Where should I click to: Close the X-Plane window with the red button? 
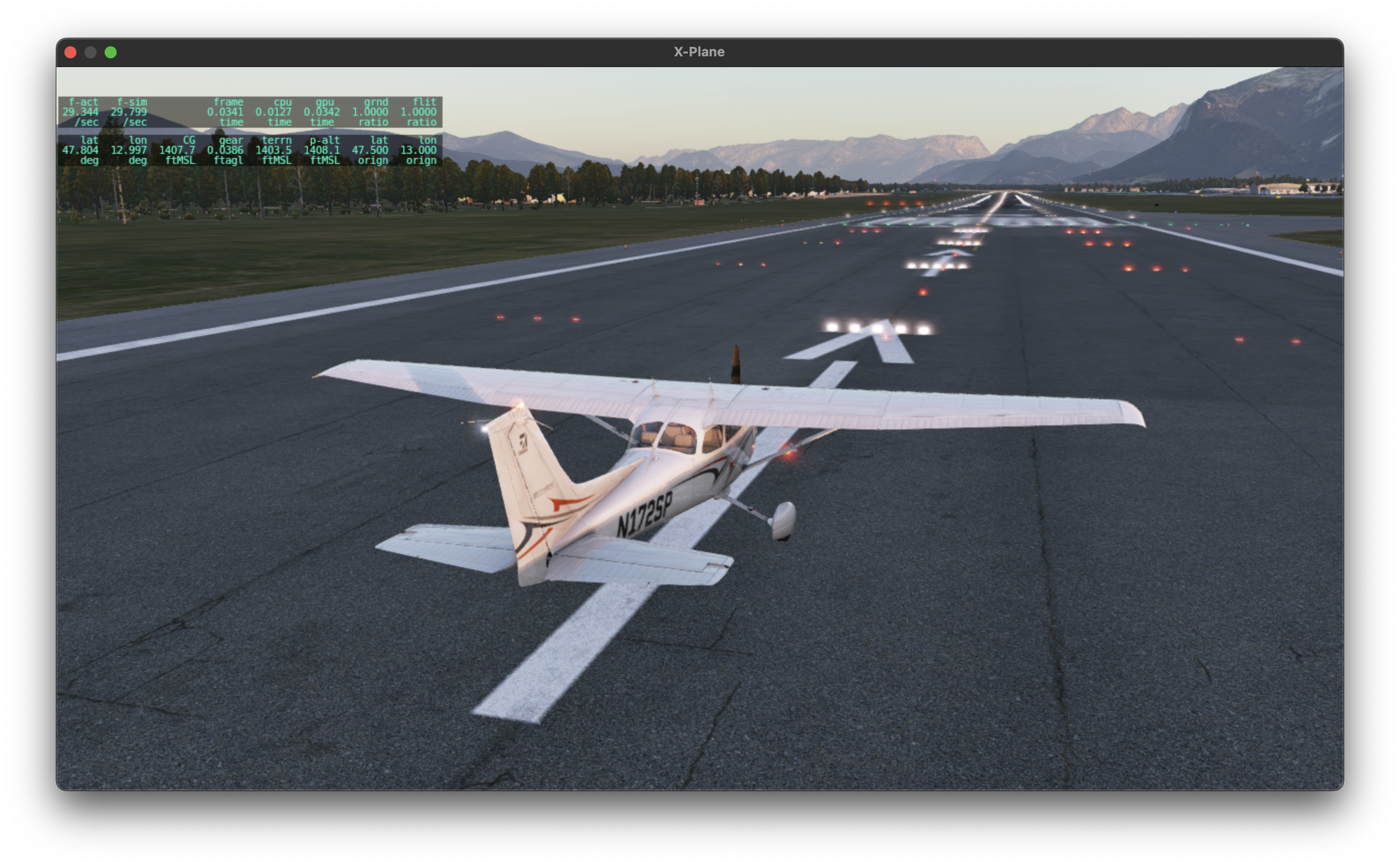tap(70, 52)
